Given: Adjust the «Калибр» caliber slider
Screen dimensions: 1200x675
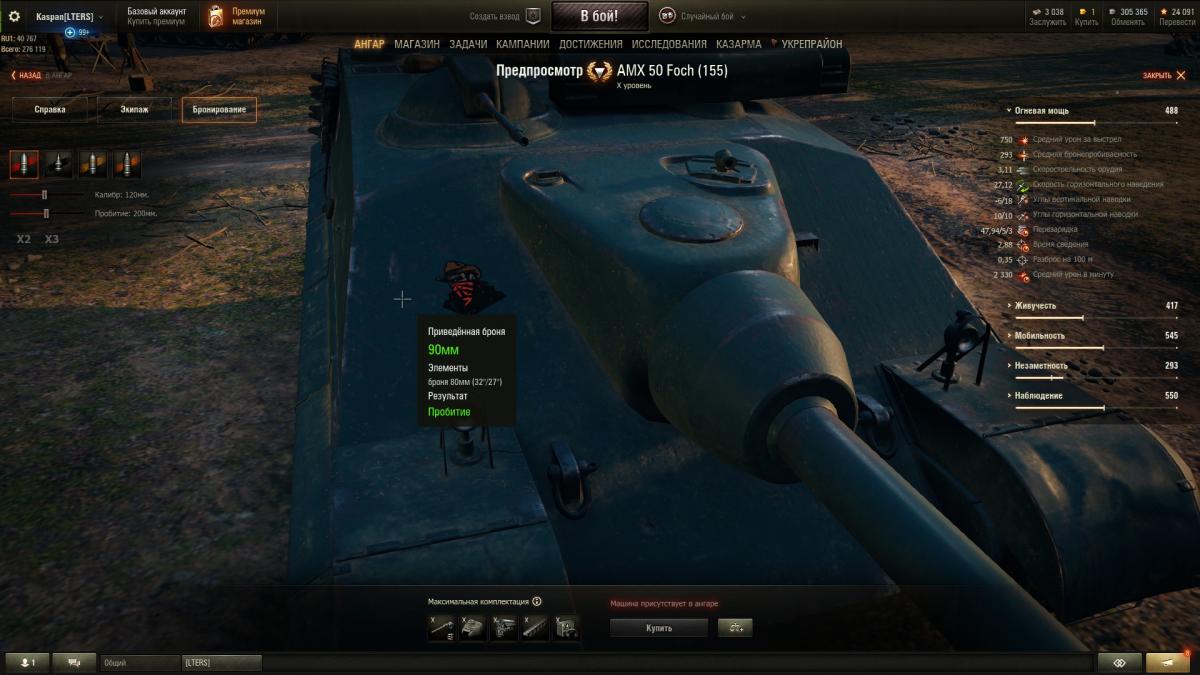Looking at the screenshot, I should click(x=45, y=195).
